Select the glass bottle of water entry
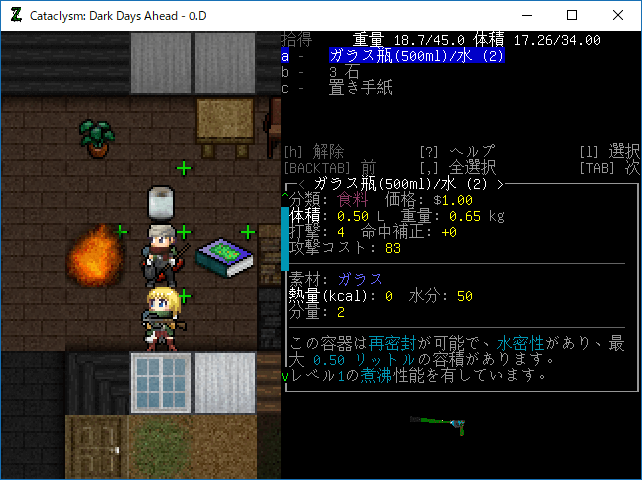The image size is (642, 480). coord(416,56)
